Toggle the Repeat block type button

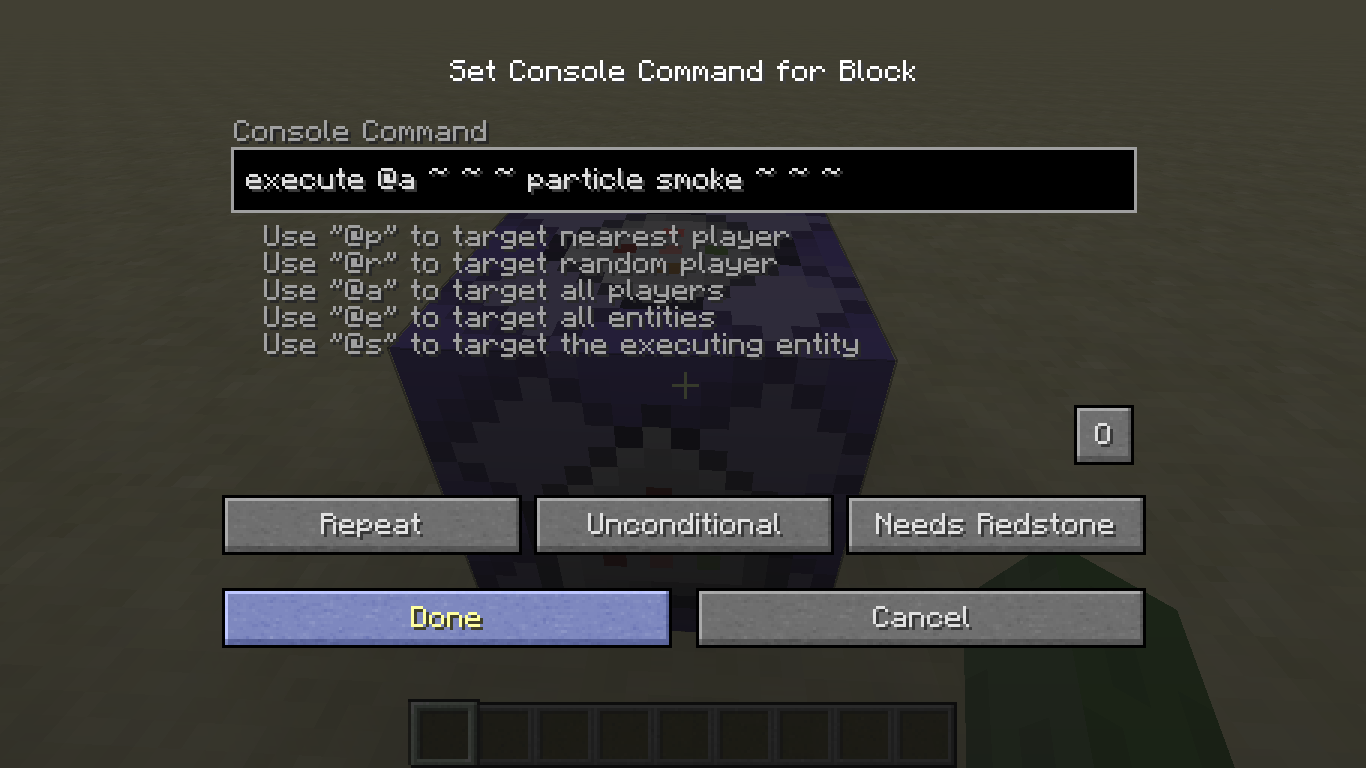(x=371, y=524)
